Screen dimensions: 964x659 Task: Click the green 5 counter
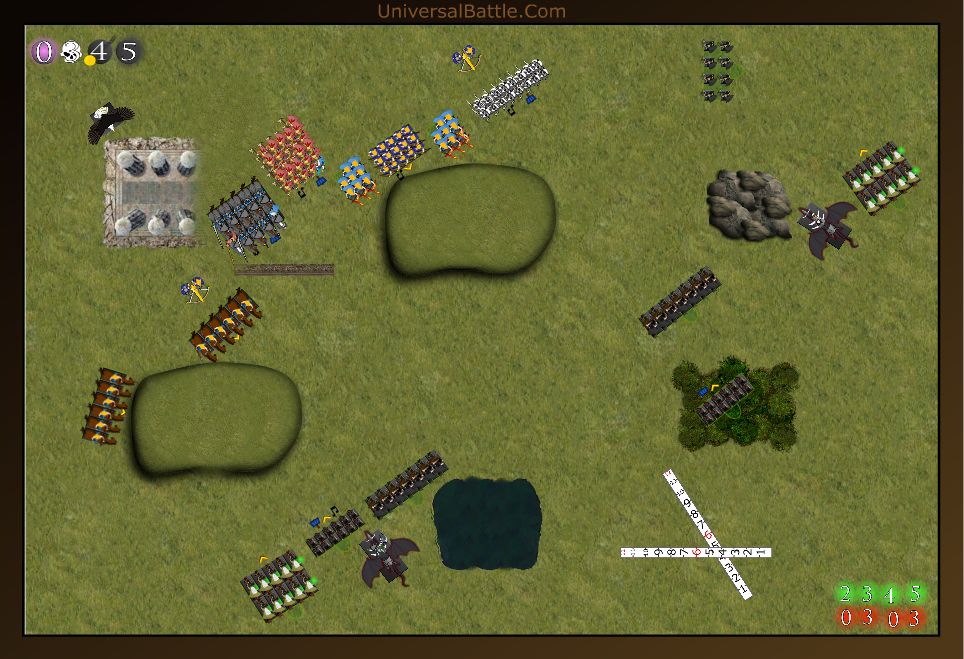[914, 594]
